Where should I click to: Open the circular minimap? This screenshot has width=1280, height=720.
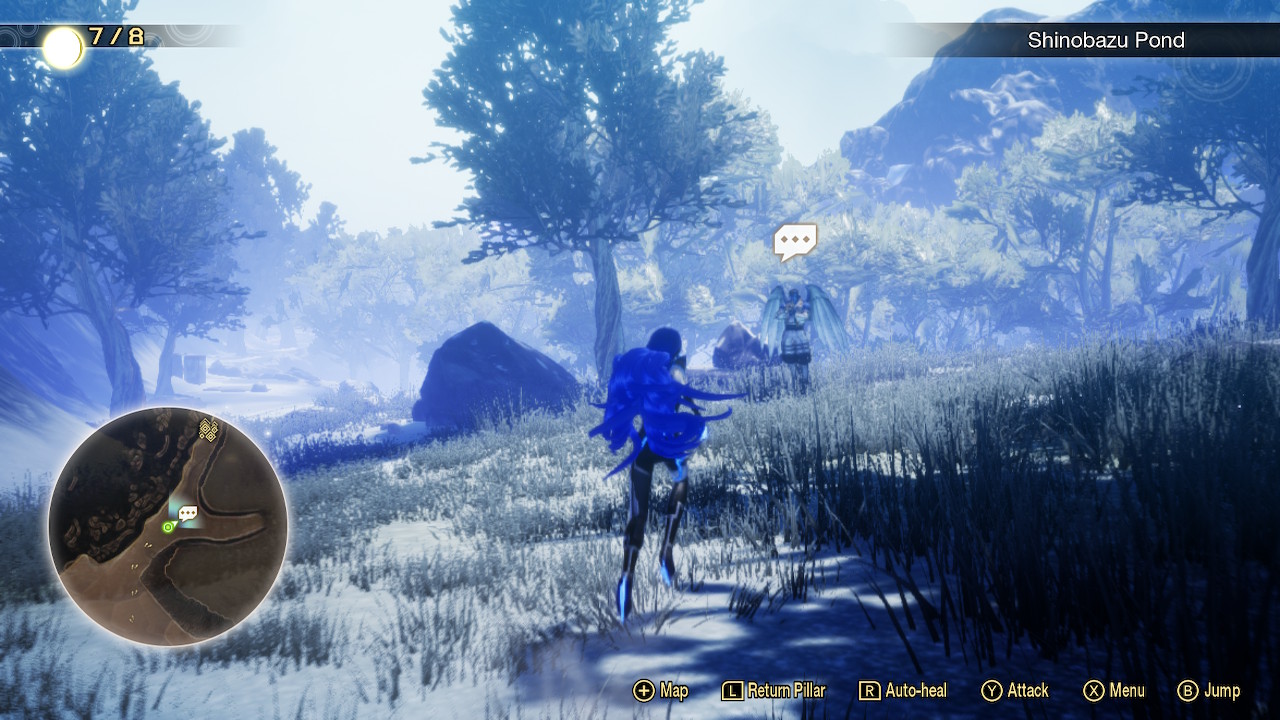pyautogui.click(x=168, y=526)
